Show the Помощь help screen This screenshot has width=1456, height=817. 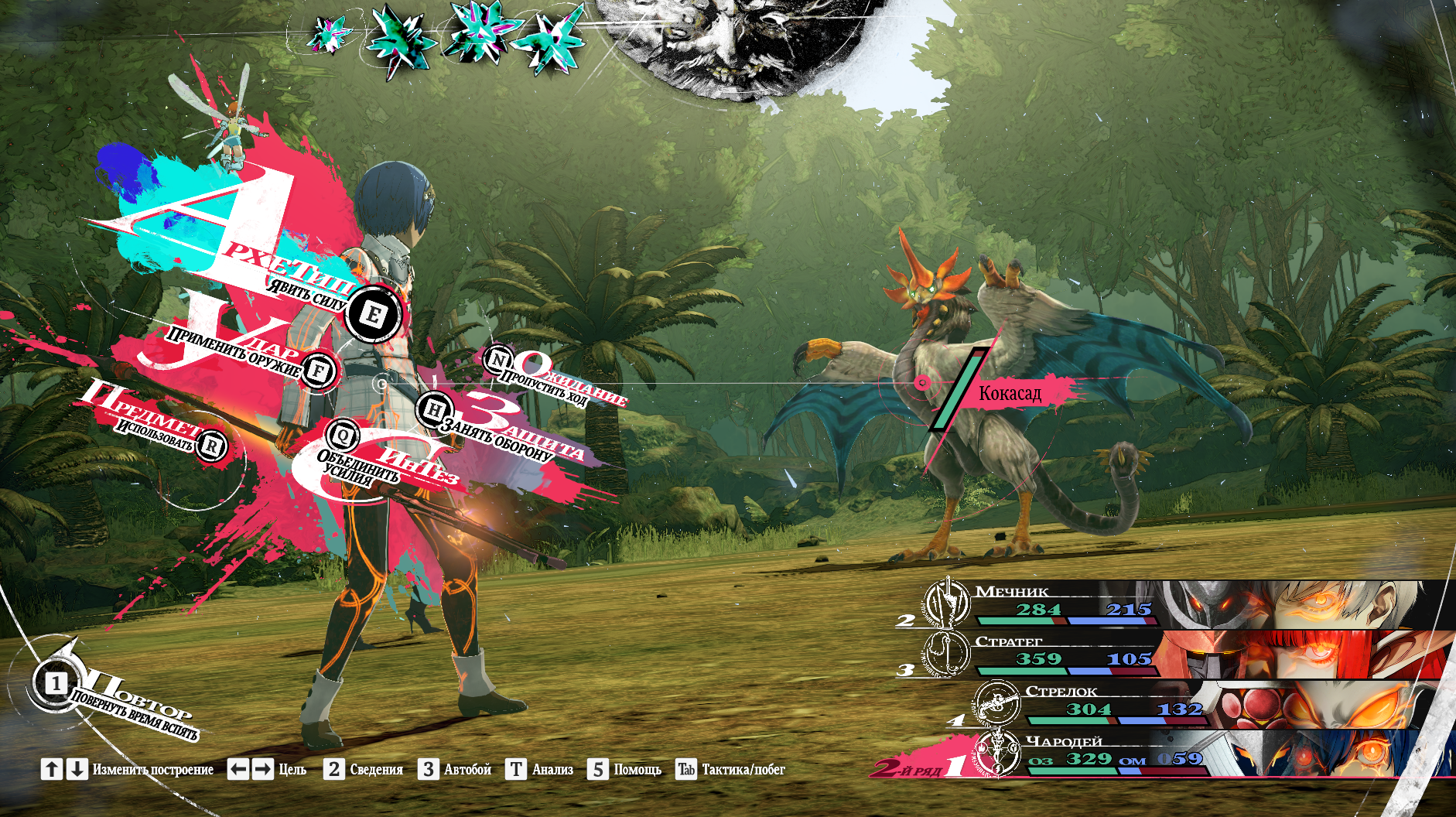coord(624,769)
